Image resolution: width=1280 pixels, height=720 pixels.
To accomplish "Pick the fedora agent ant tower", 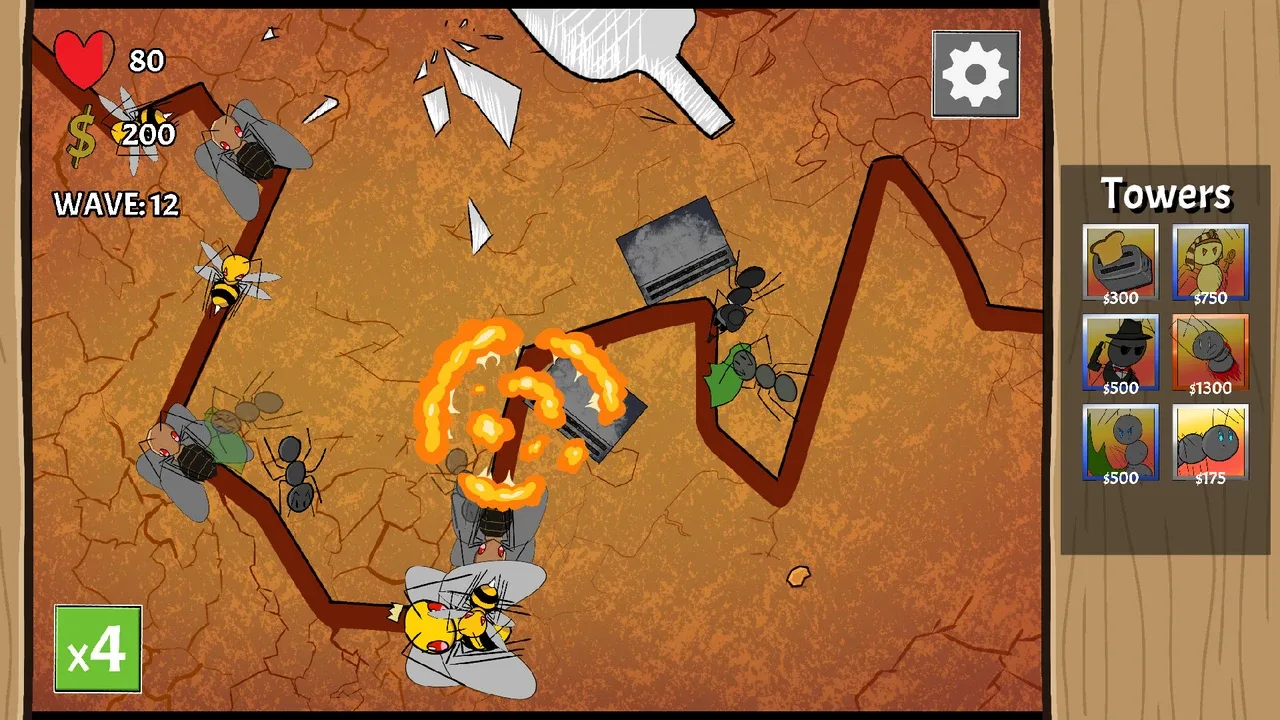I will [x=1120, y=352].
